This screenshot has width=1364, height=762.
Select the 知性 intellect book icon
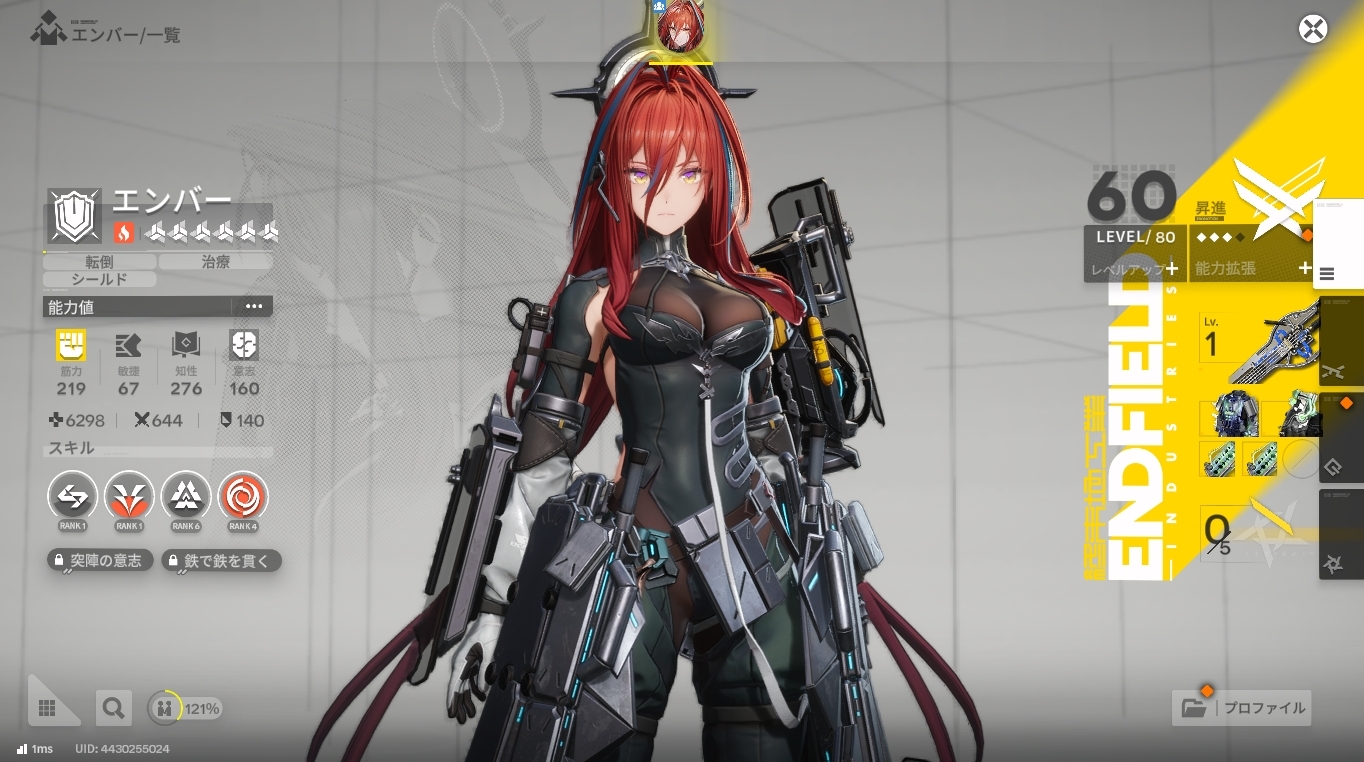pos(186,346)
